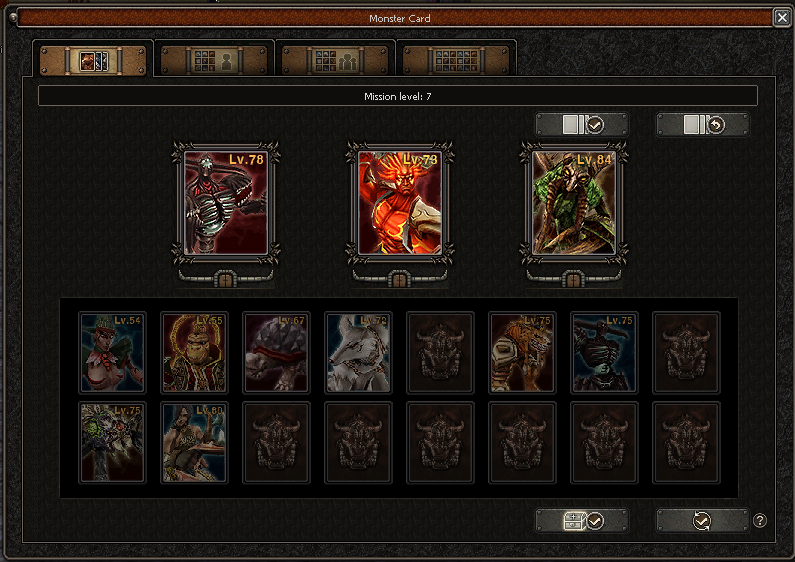The height and width of the screenshot is (562, 795).
Task: Open the question mark help
Action: coord(760,521)
